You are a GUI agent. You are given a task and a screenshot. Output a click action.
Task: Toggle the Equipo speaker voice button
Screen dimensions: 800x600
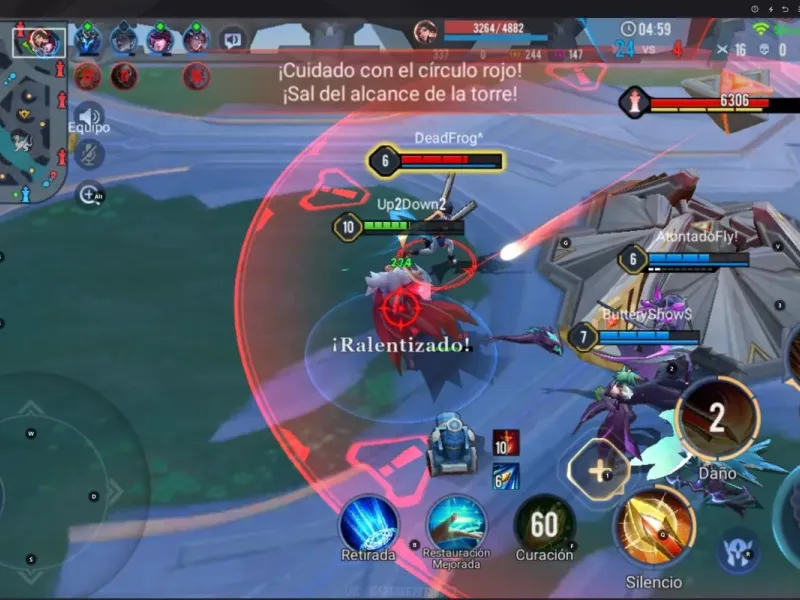(89, 114)
